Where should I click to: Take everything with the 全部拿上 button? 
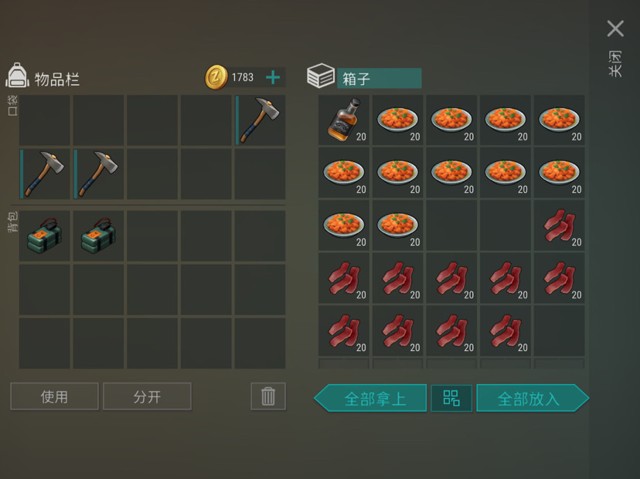[x=371, y=398]
